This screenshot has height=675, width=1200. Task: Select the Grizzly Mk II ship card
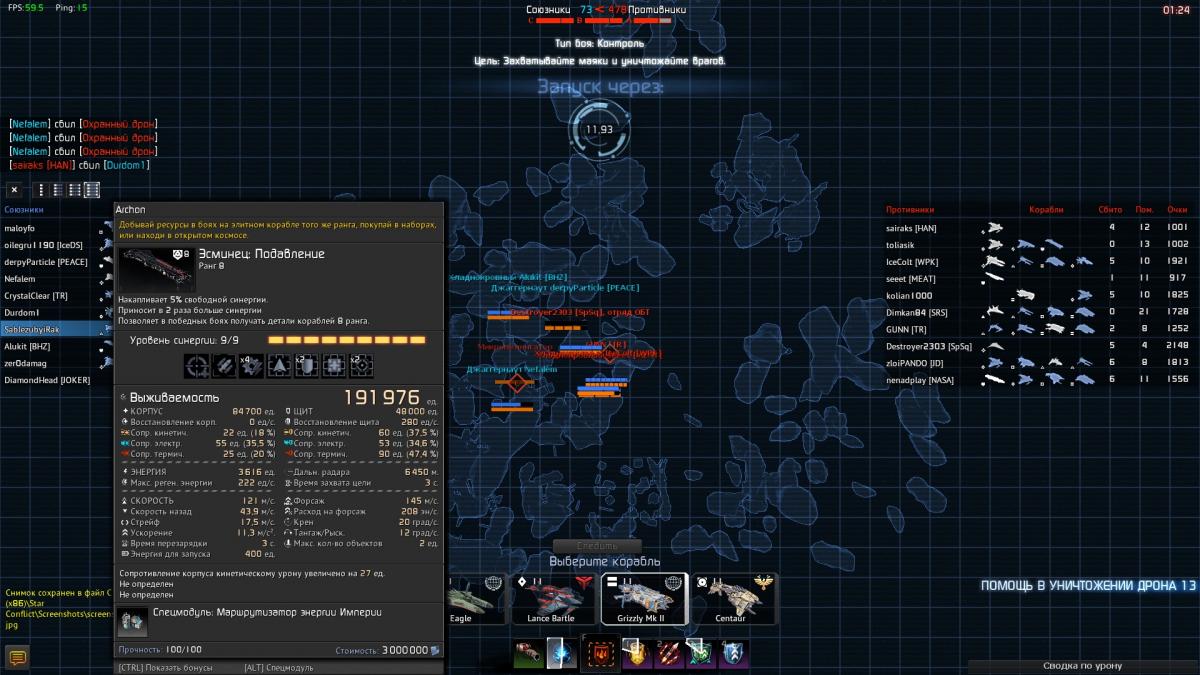[644, 598]
